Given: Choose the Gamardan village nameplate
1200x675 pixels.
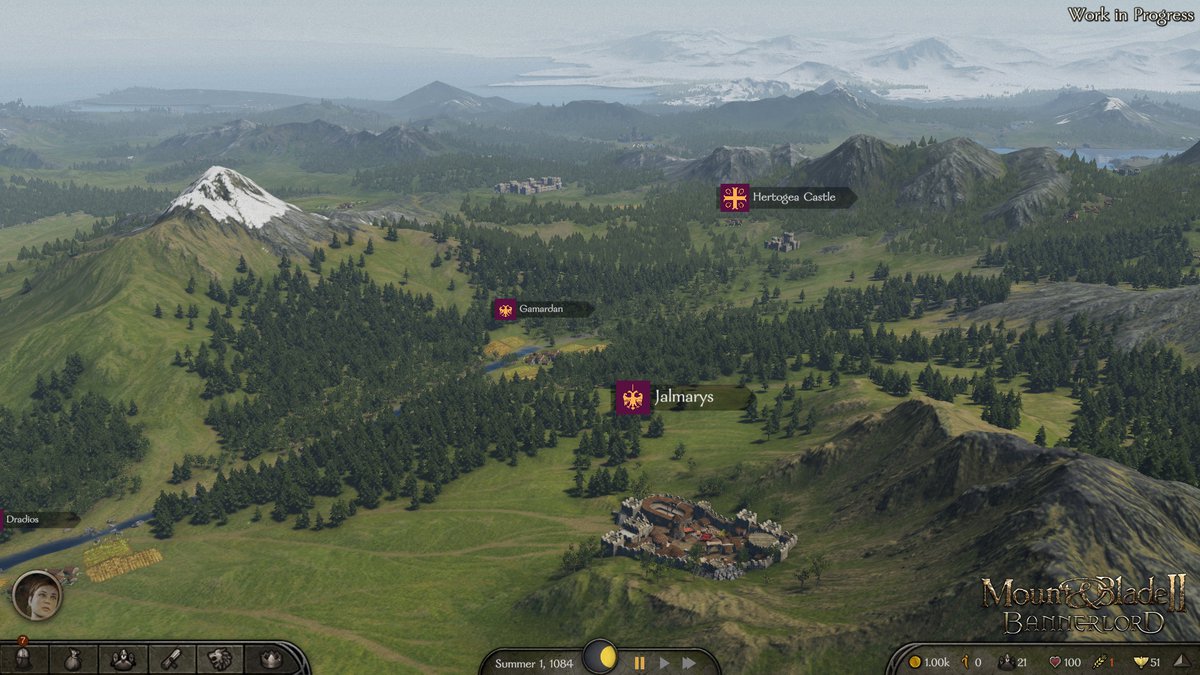Looking at the screenshot, I should pyautogui.click(x=541, y=309).
